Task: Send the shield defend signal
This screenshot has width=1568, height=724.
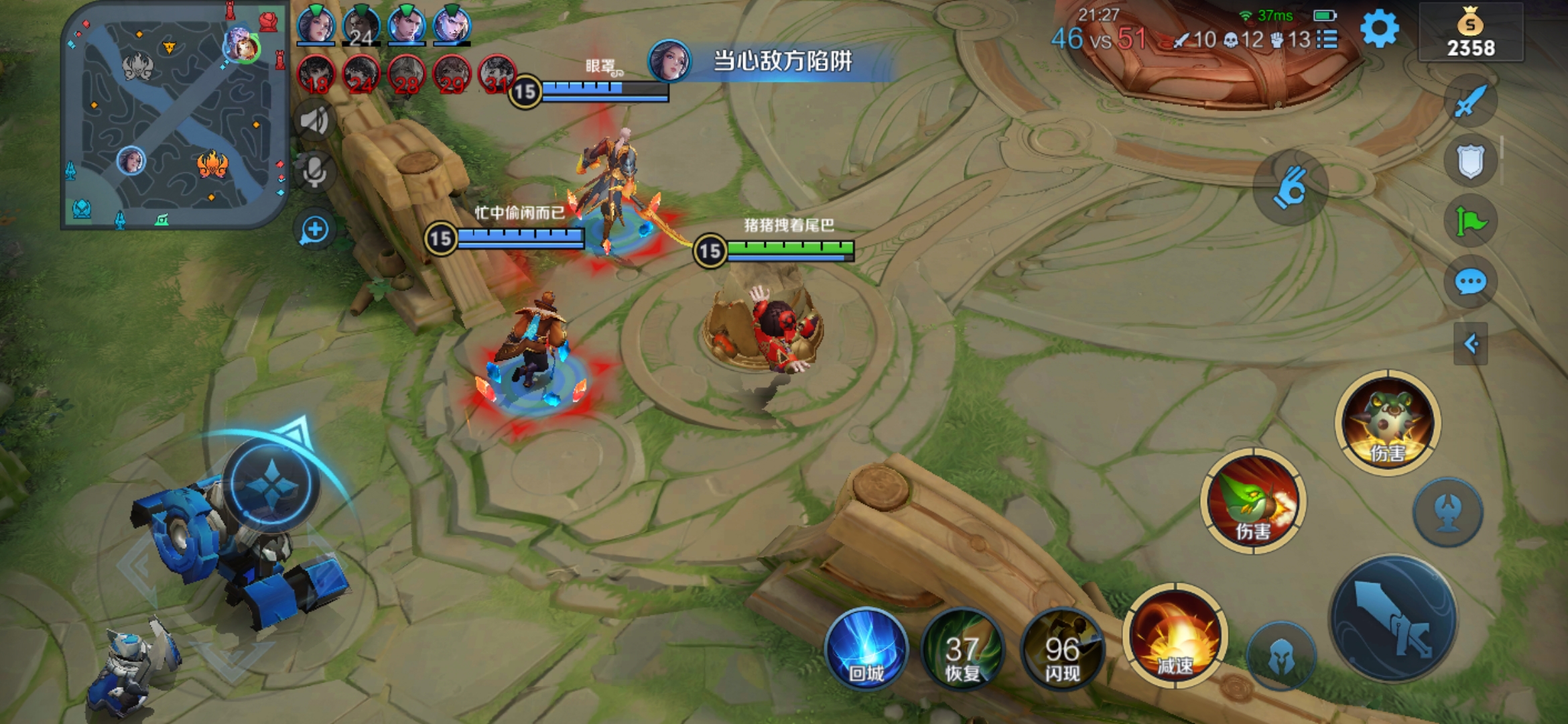Action: click(1471, 162)
